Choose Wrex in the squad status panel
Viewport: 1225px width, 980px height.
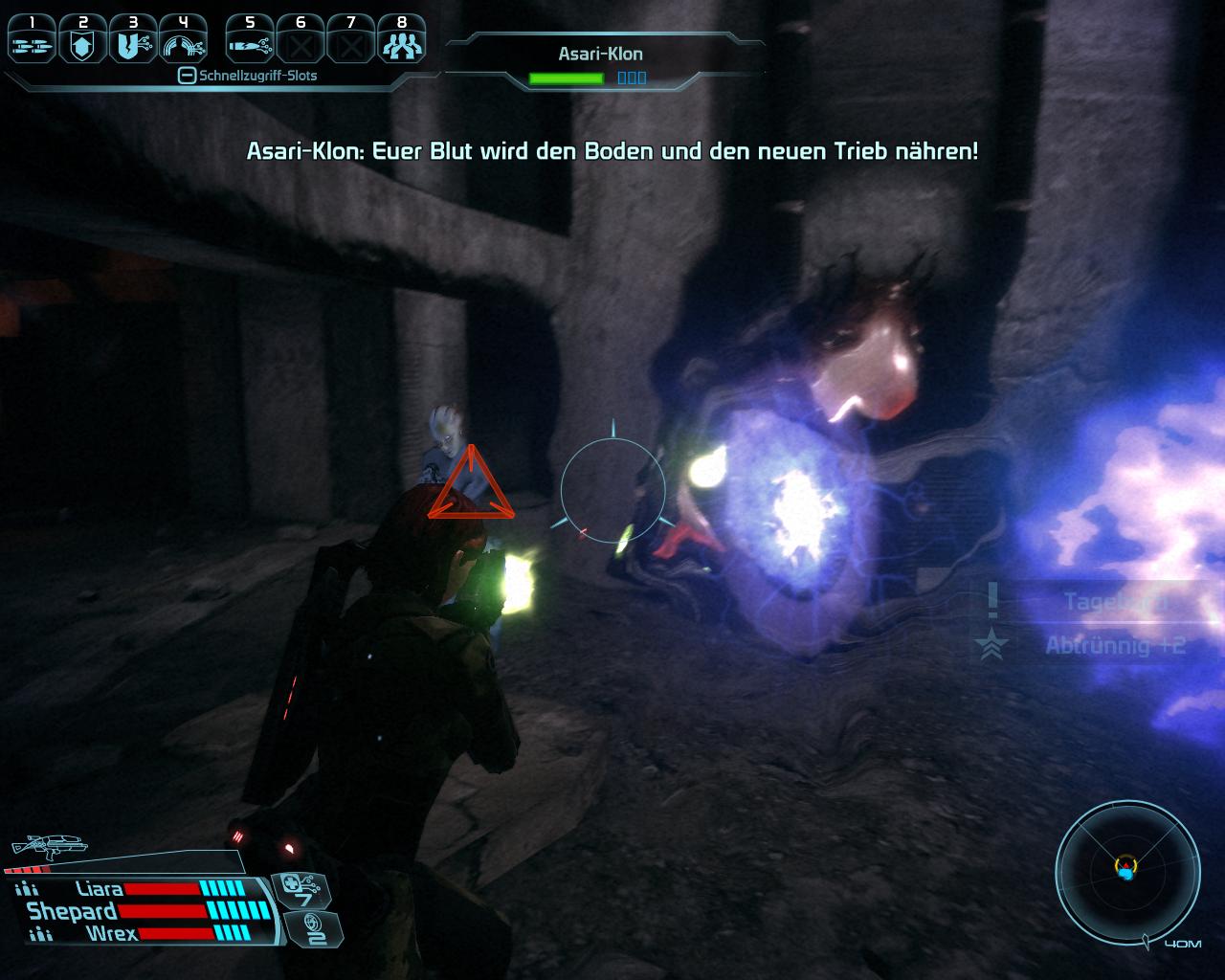[x=112, y=933]
